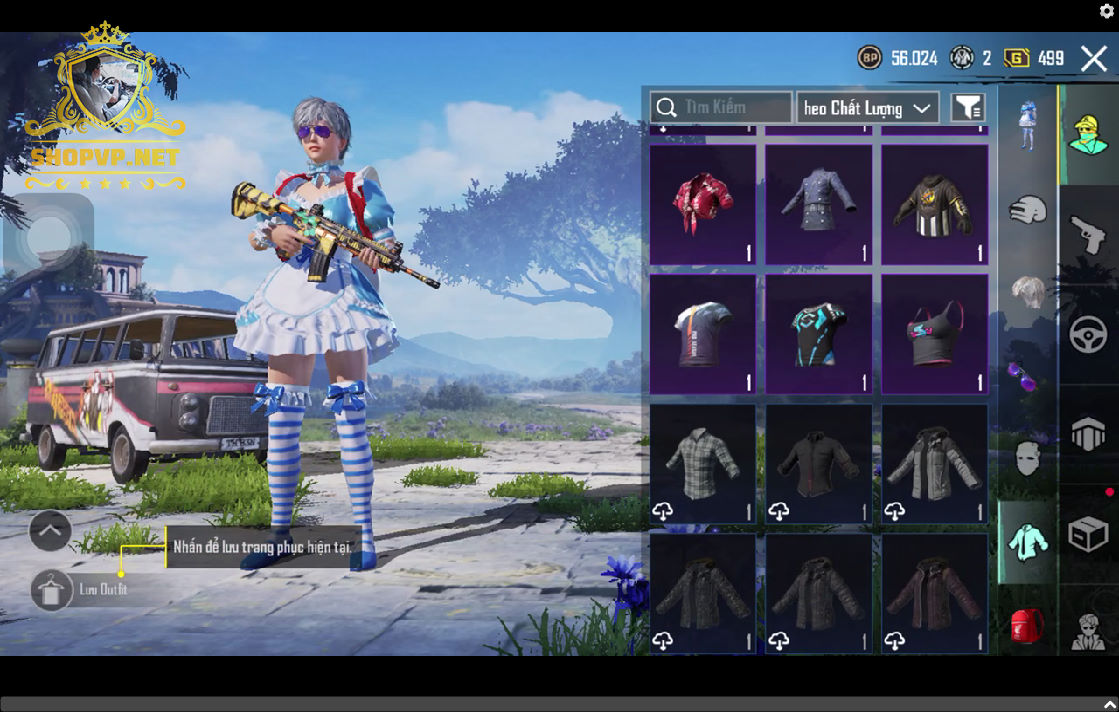Show the purple sunglasses subcategory
This screenshot has height=712, width=1119.
click(x=1025, y=377)
